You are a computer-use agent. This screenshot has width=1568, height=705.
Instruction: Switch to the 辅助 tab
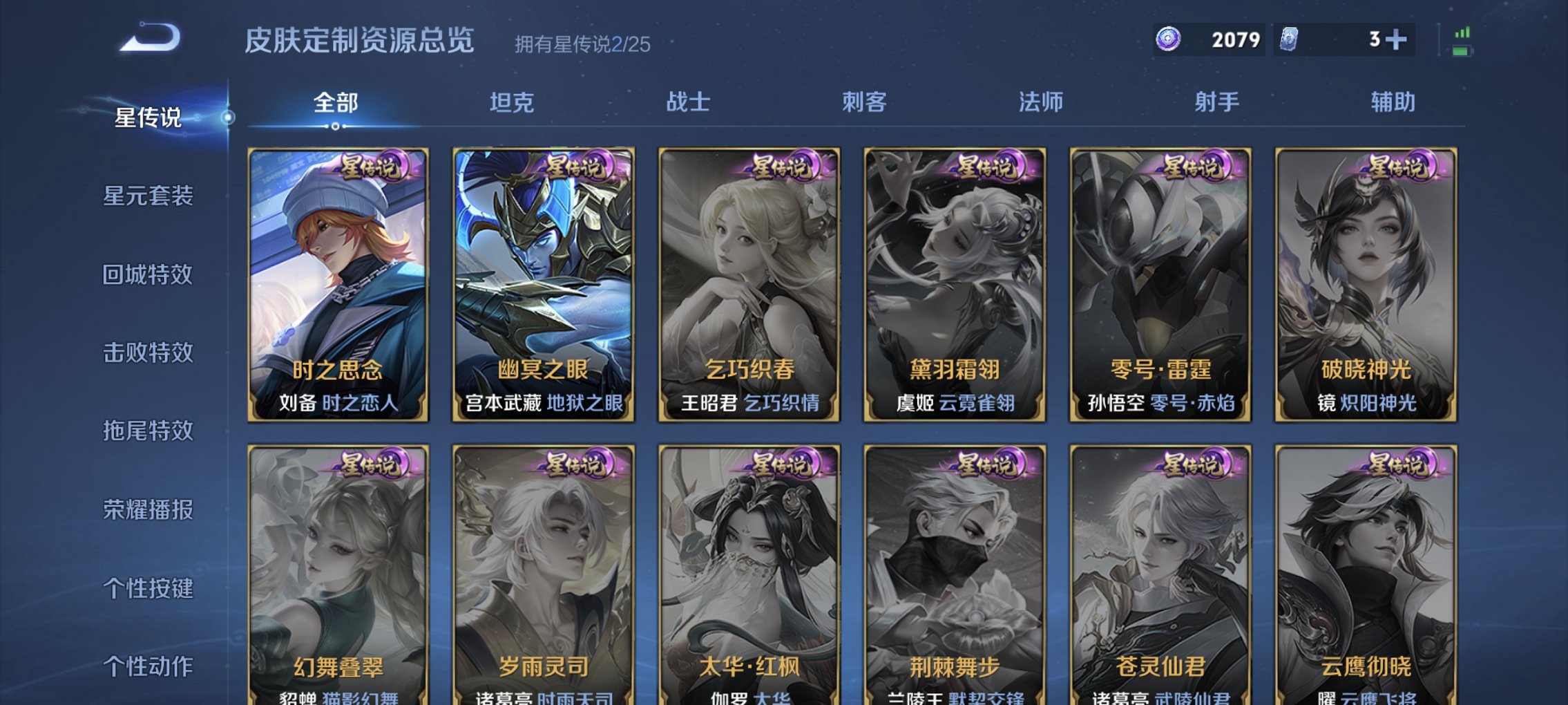pyautogui.click(x=1395, y=102)
